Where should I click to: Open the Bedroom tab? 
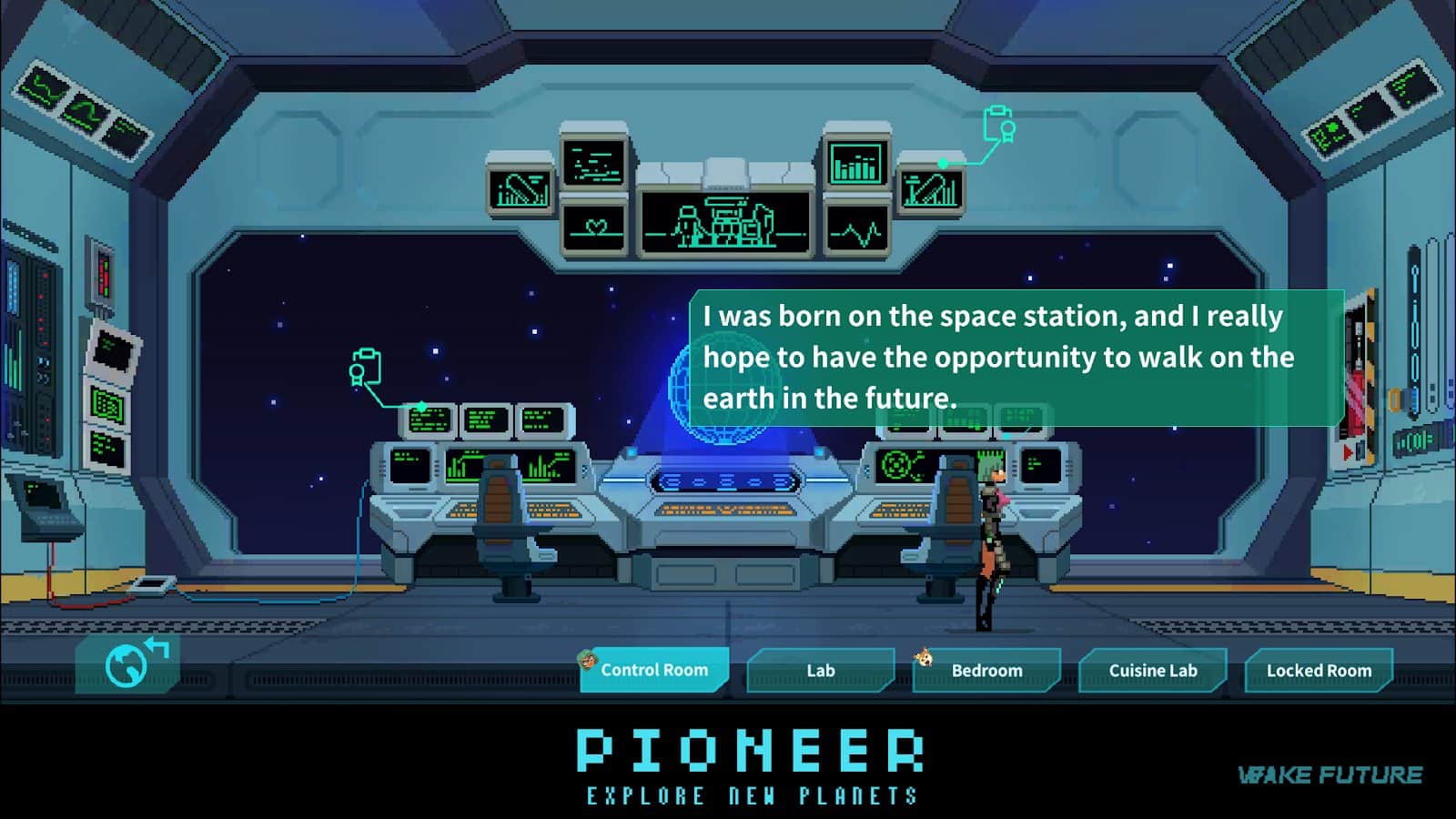tap(986, 671)
